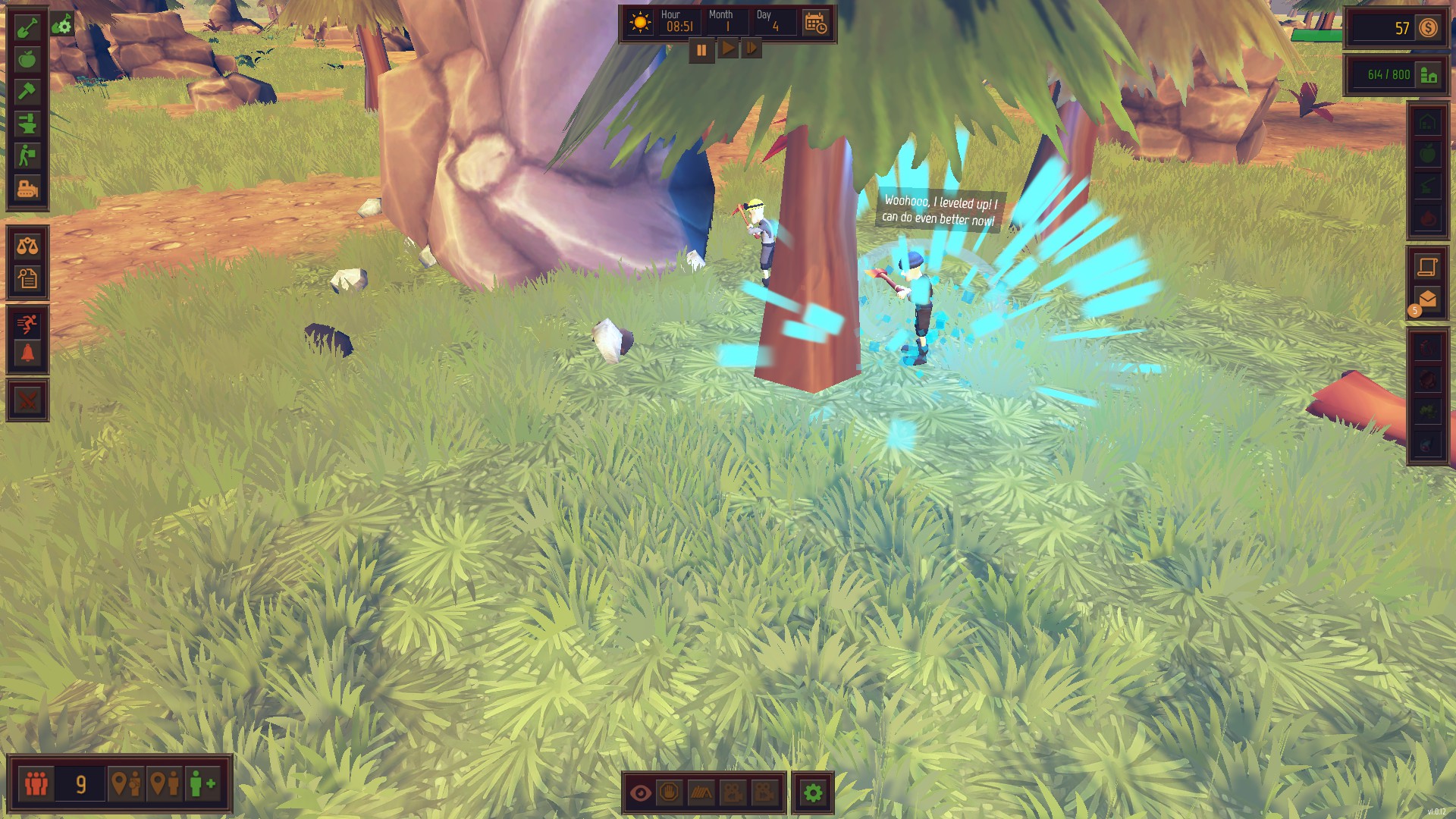
Task: Pause the game time
Action: pyautogui.click(x=701, y=50)
